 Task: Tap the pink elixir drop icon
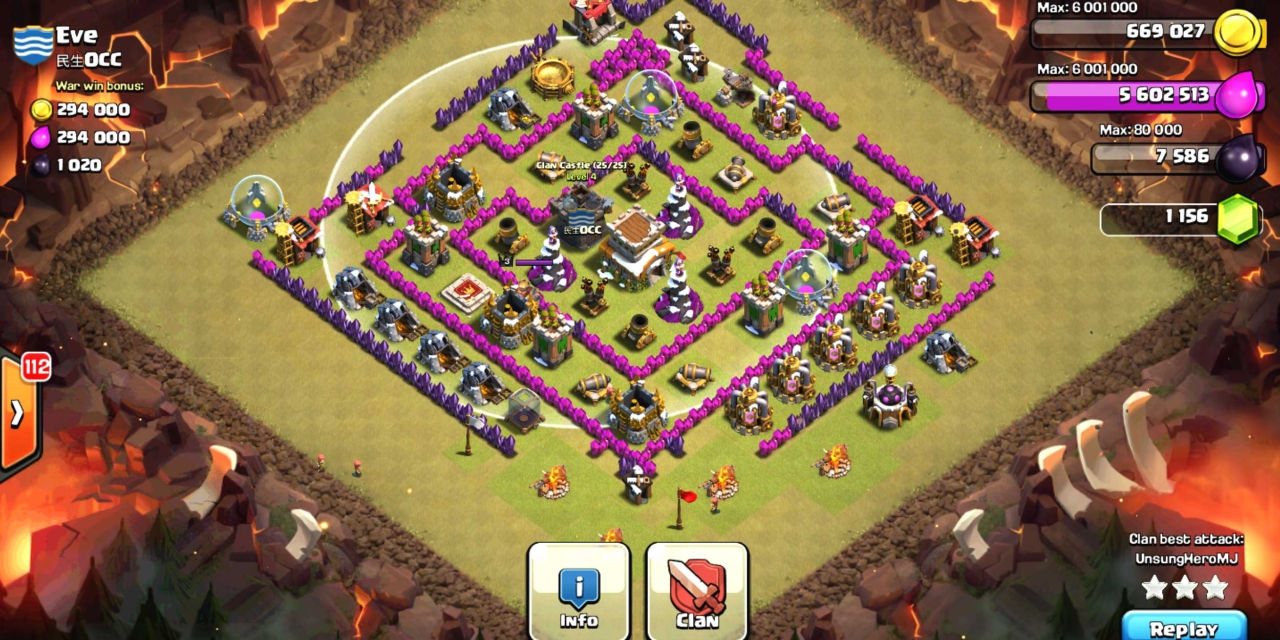click(x=1240, y=96)
